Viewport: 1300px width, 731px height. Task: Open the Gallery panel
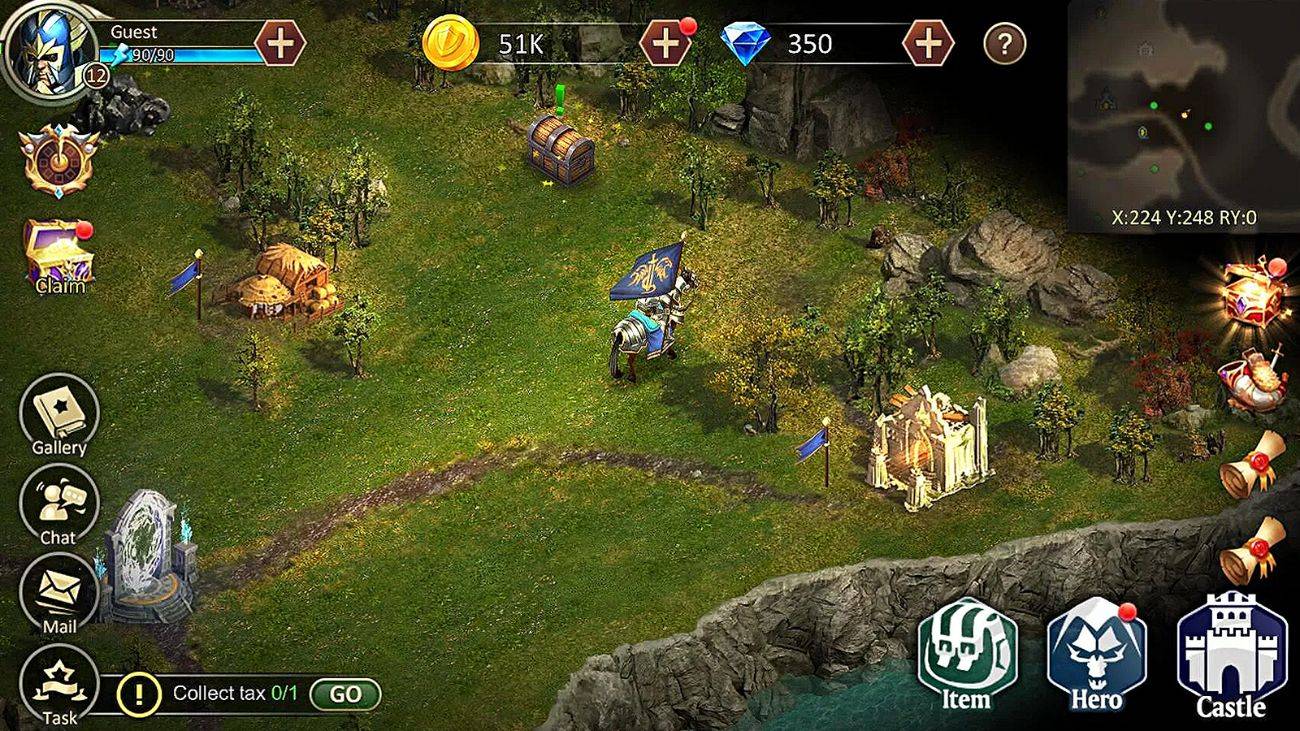(x=57, y=413)
